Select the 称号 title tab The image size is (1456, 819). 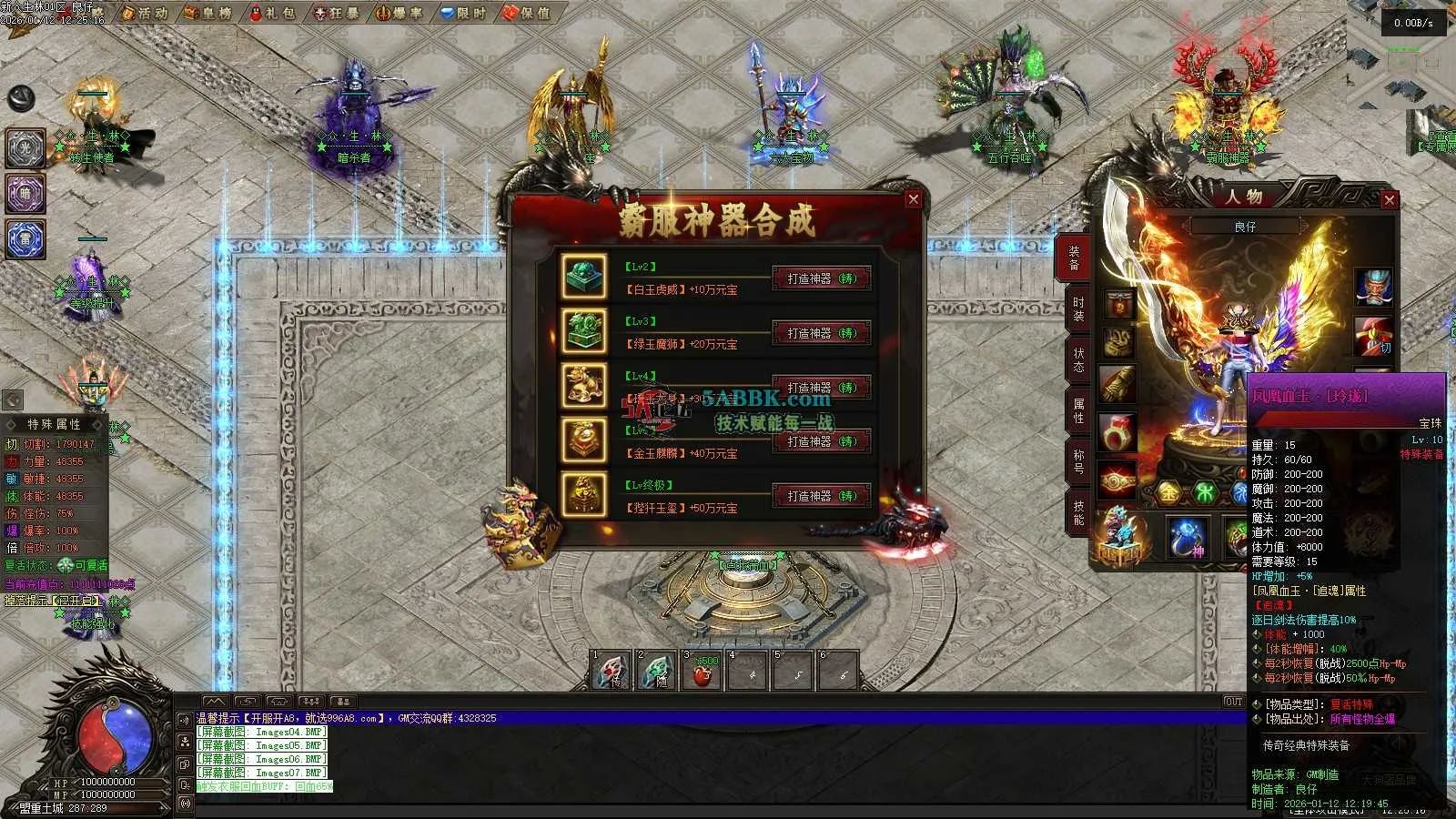point(1077,460)
